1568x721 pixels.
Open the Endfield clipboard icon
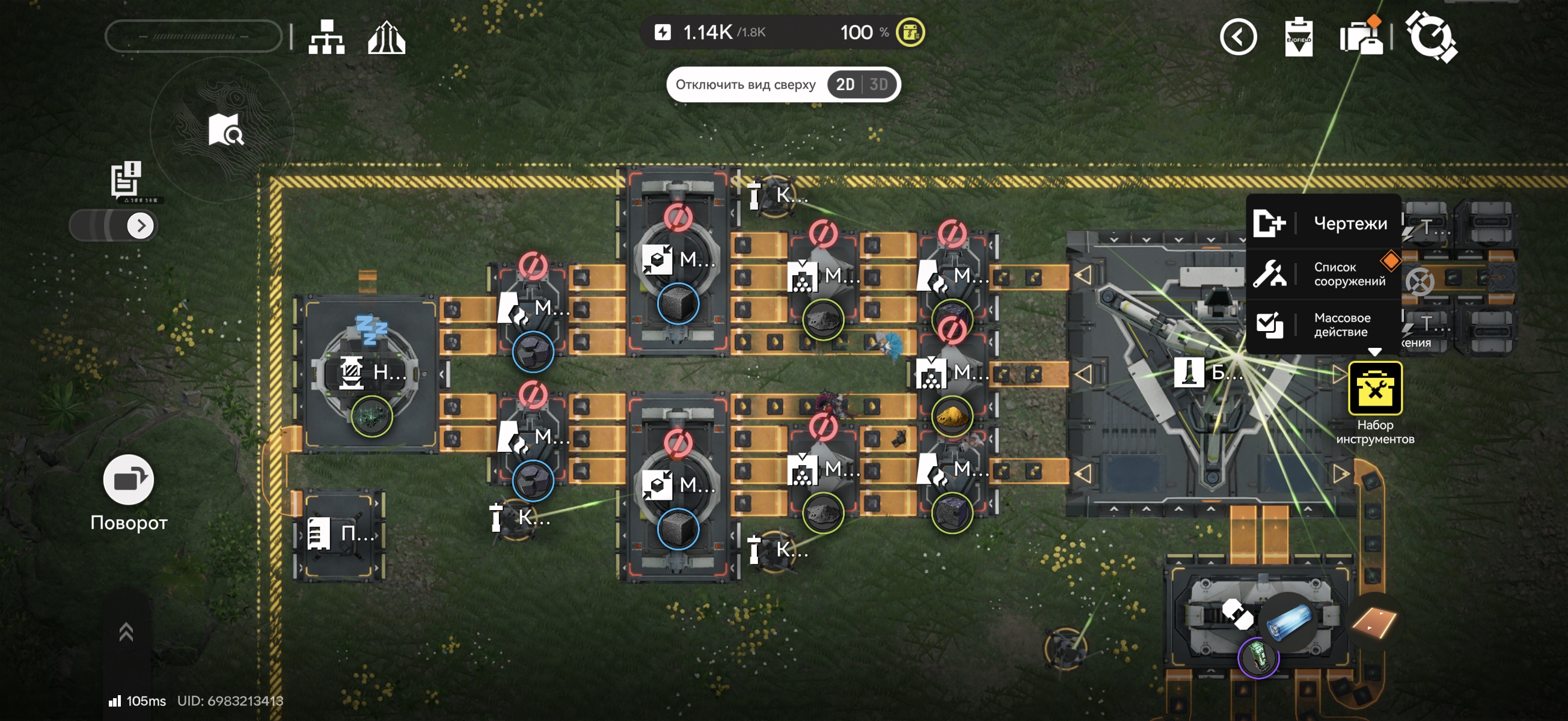(x=1297, y=37)
